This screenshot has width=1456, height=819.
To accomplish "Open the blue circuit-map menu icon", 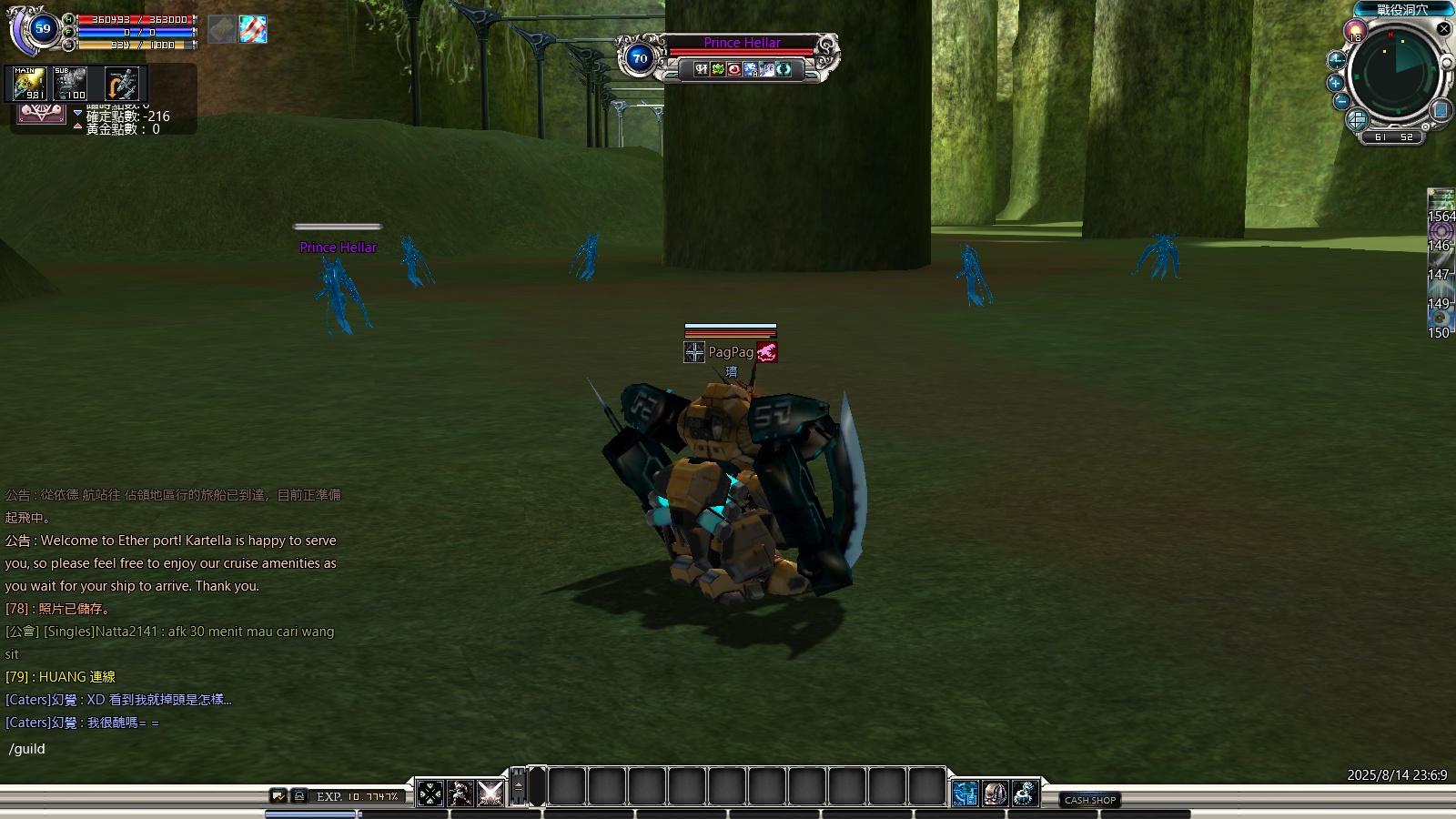I will [966, 794].
